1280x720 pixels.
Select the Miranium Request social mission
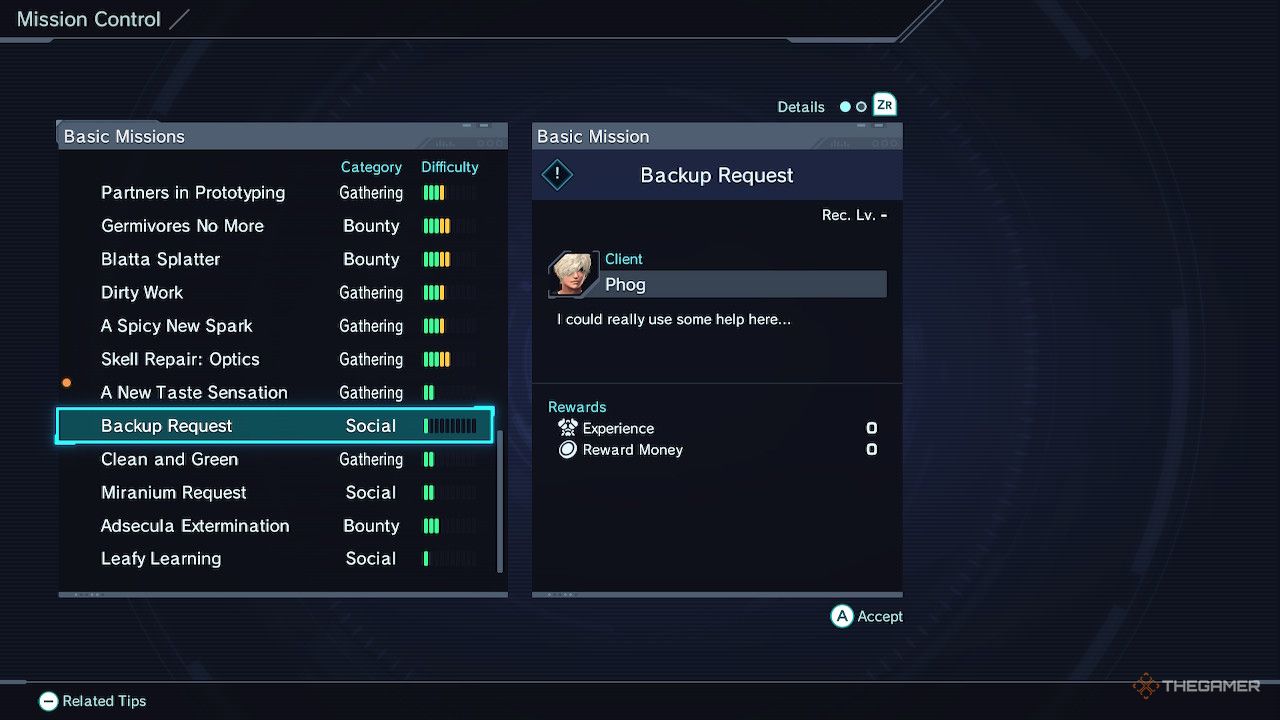pos(174,493)
